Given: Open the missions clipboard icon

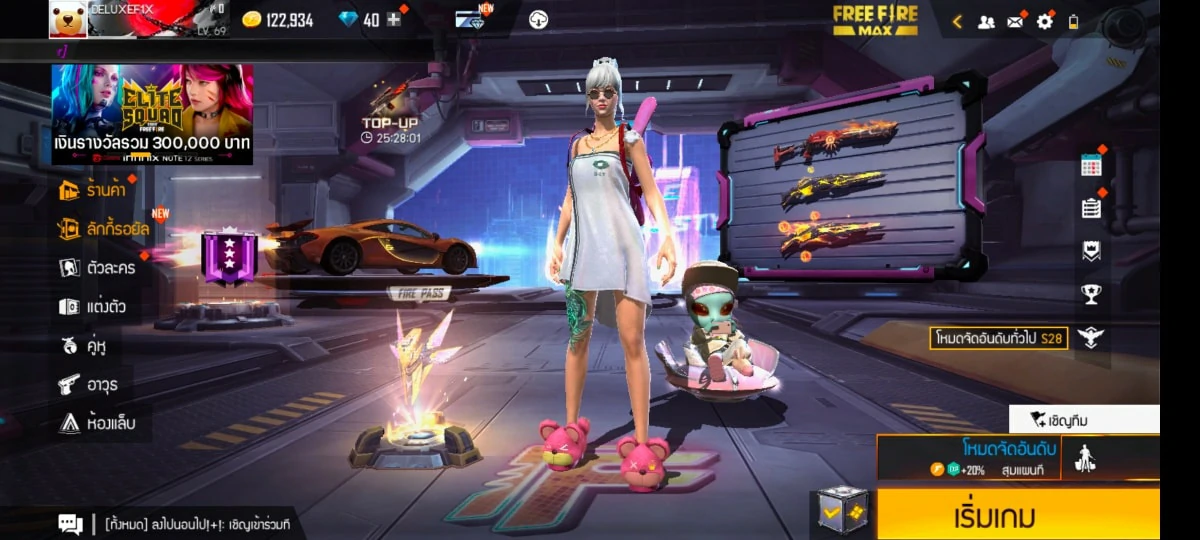Looking at the screenshot, I should tap(1091, 208).
